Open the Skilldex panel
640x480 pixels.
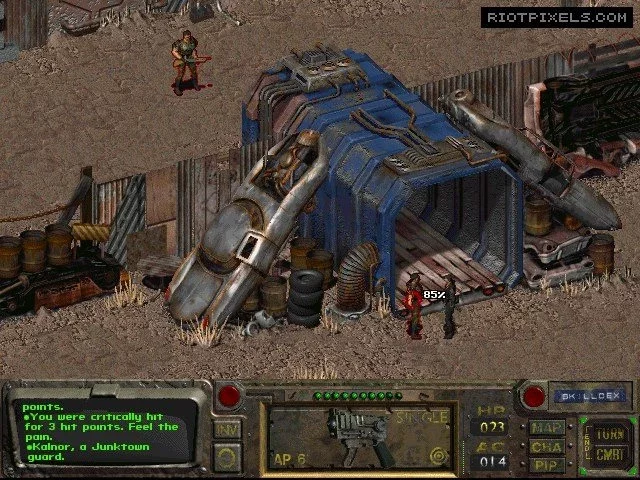(x=590, y=396)
